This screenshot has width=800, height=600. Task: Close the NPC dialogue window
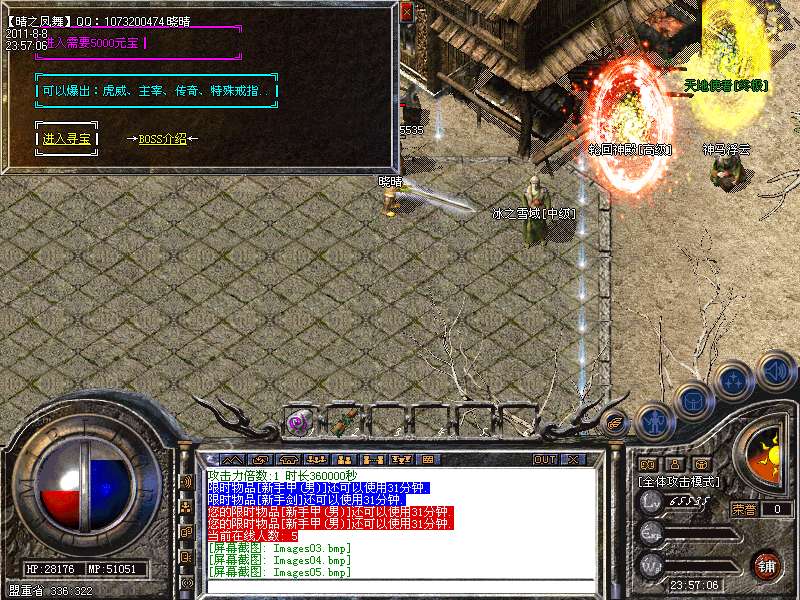click(406, 11)
